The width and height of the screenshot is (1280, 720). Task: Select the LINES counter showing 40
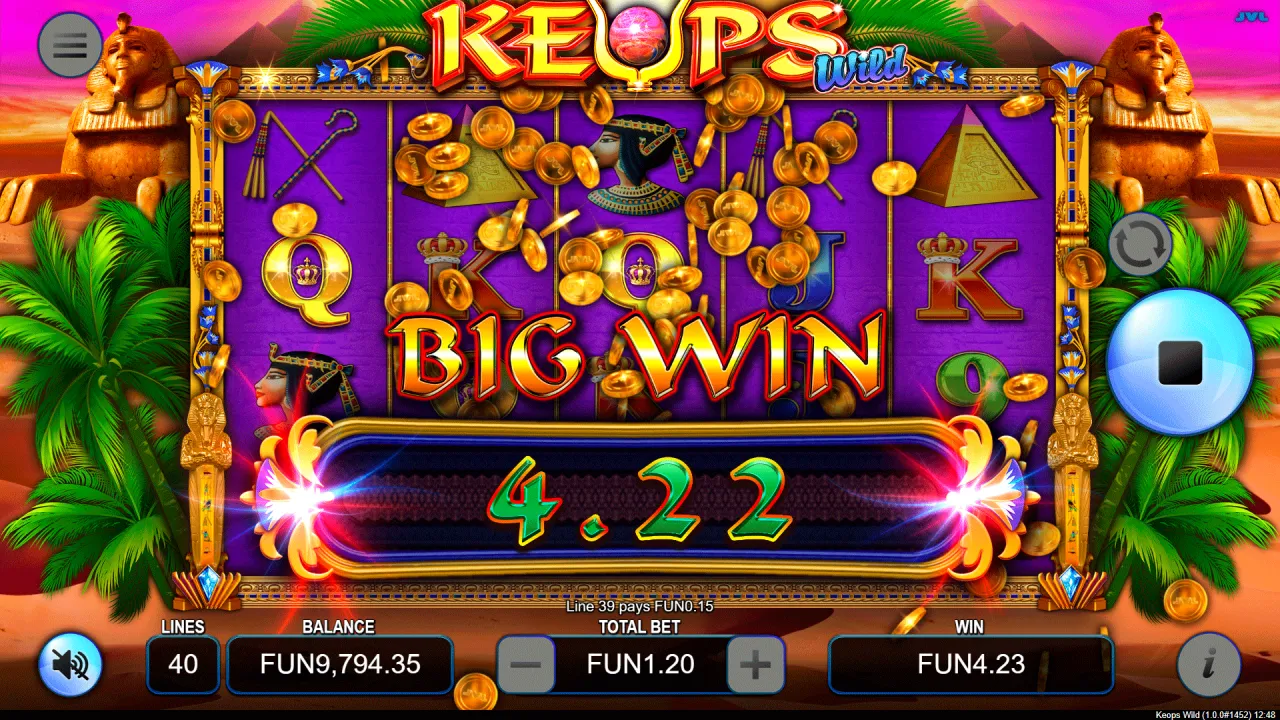coord(184,664)
